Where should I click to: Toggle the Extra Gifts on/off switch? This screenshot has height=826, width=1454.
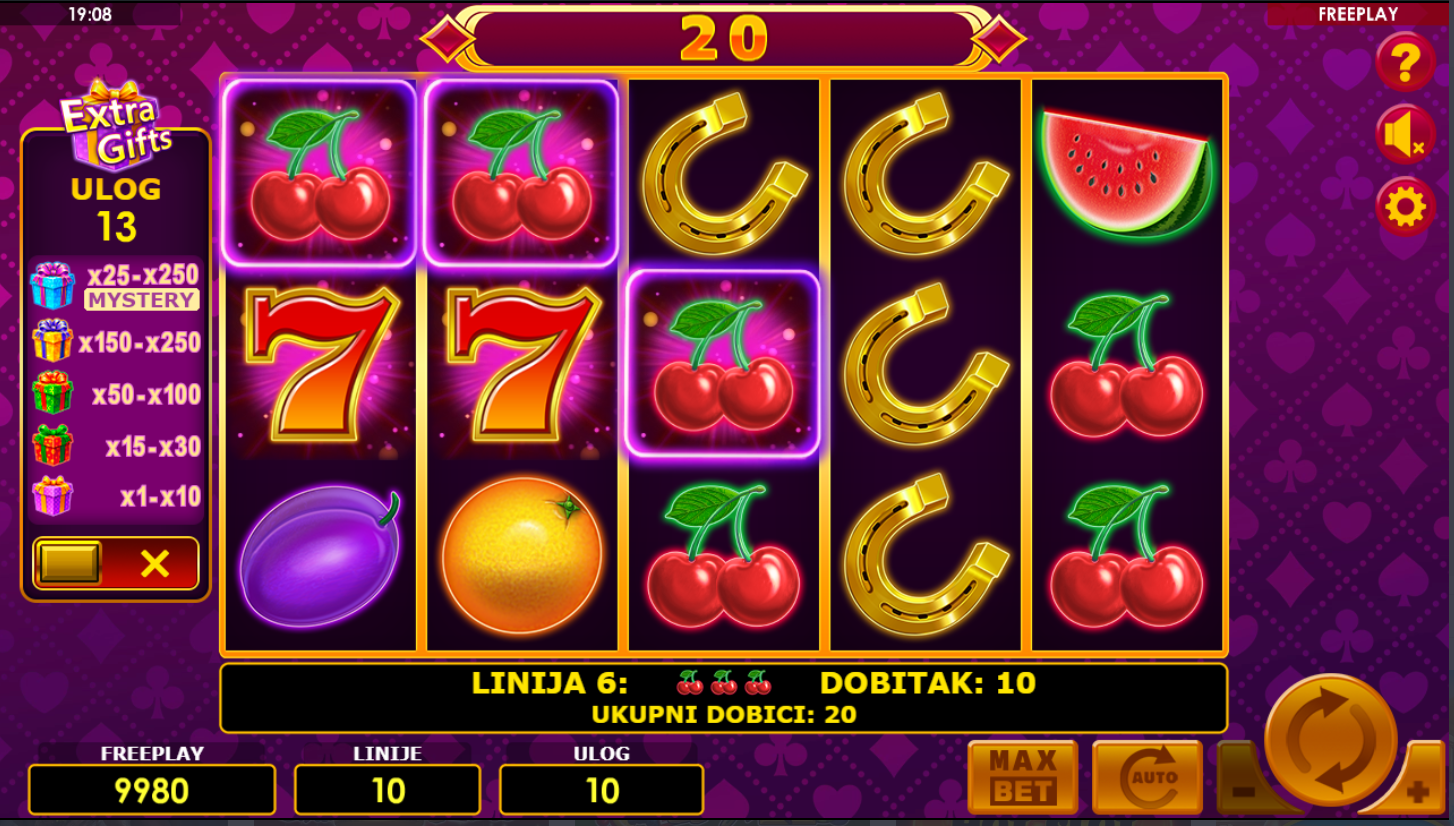116,564
